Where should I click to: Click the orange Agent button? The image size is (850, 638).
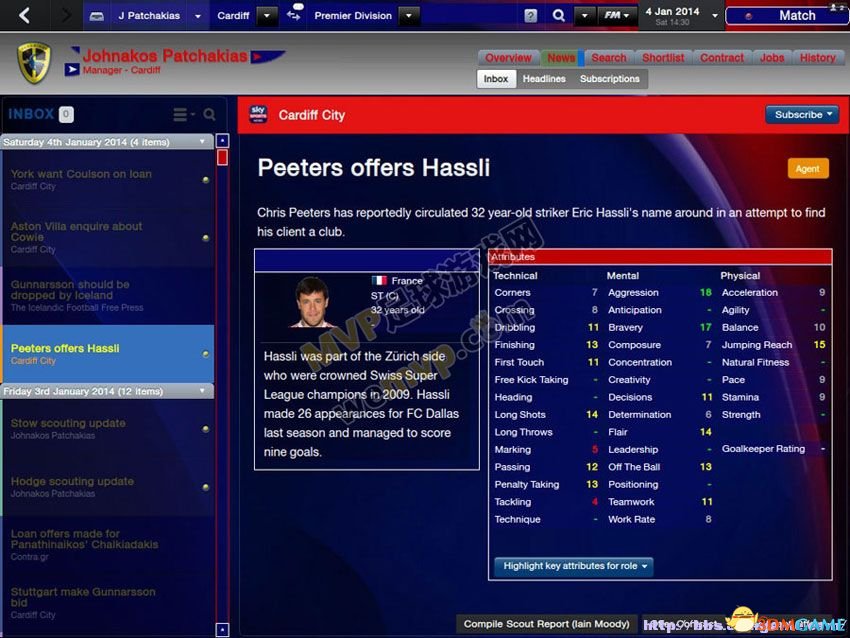(x=807, y=169)
